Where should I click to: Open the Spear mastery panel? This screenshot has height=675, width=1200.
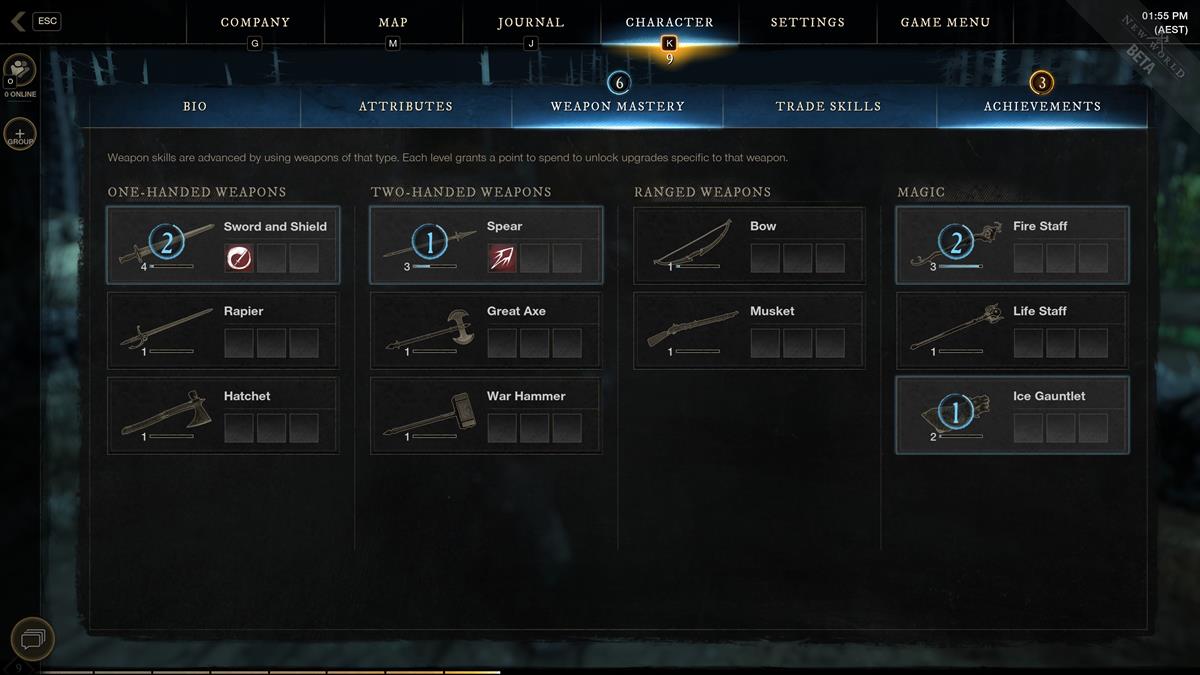click(486, 246)
